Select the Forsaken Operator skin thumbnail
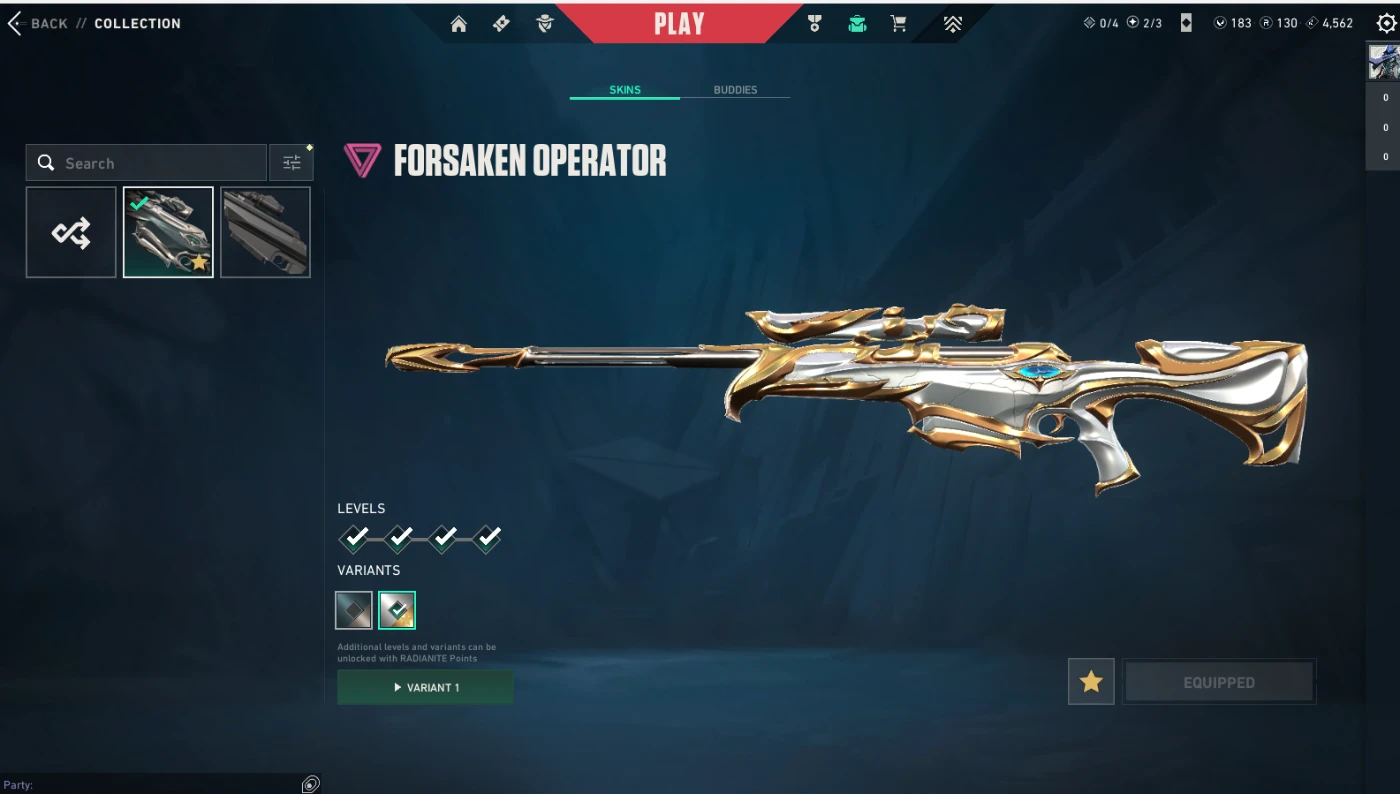The height and width of the screenshot is (794, 1400). pyautogui.click(x=168, y=232)
